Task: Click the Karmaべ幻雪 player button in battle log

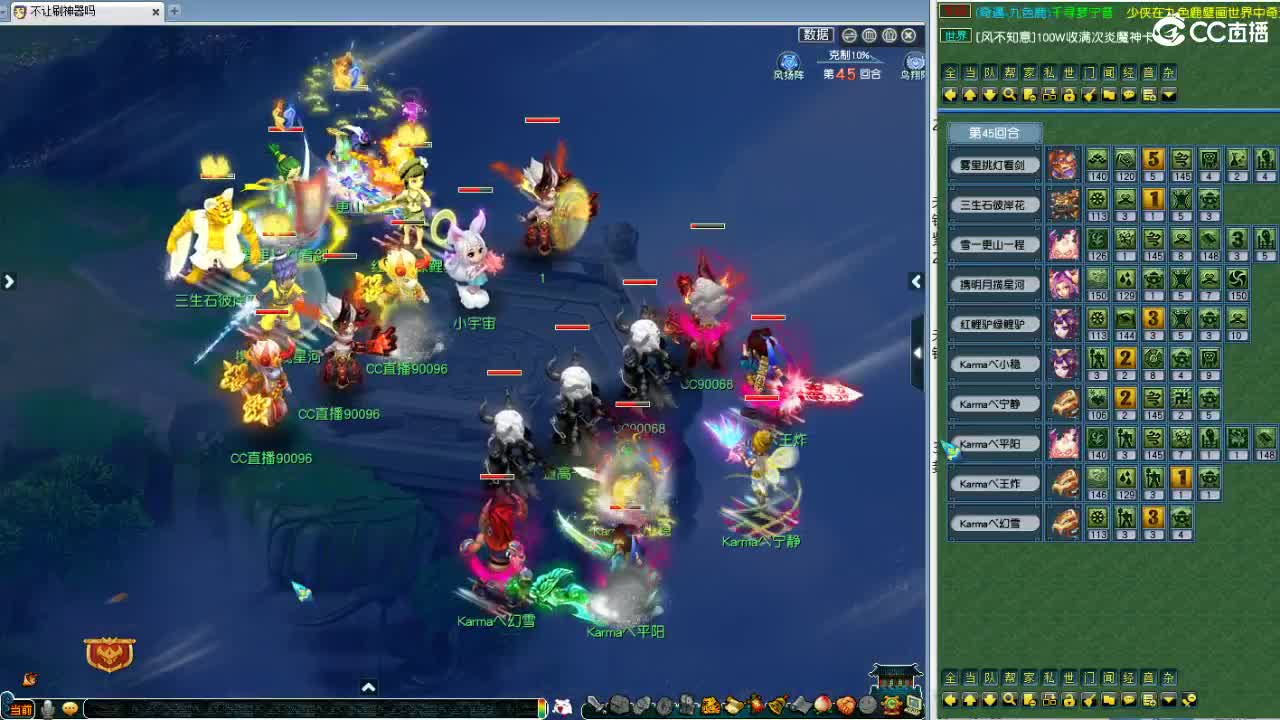Action: [x=994, y=521]
